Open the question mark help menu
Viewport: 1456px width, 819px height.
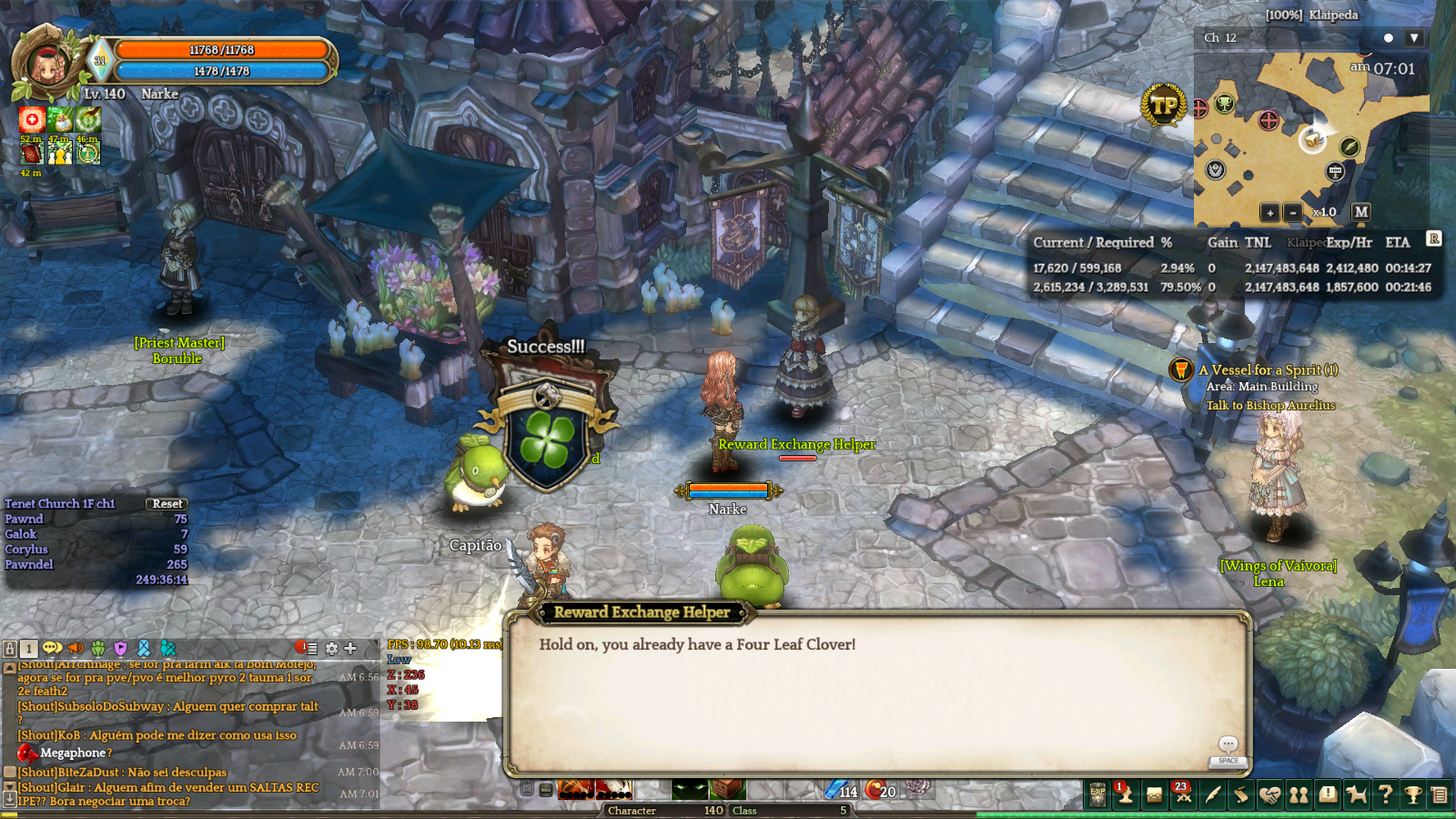click(x=1385, y=794)
